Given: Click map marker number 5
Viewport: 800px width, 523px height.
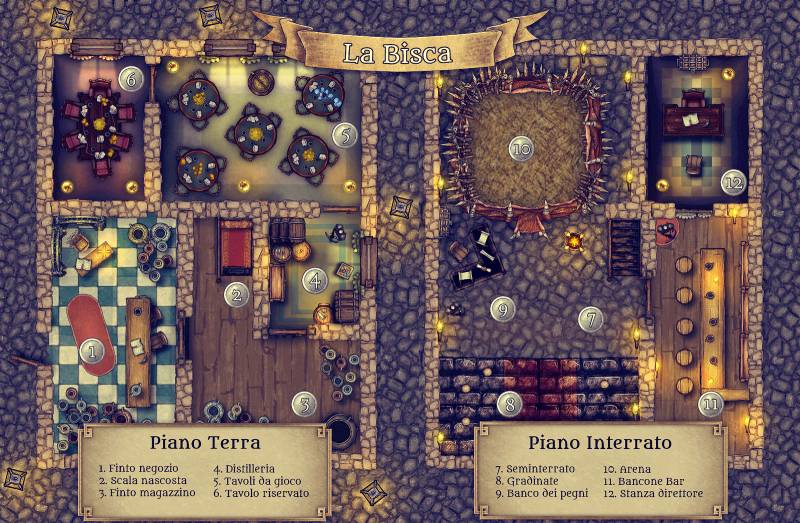Looking at the screenshot, I should [344, 133].
